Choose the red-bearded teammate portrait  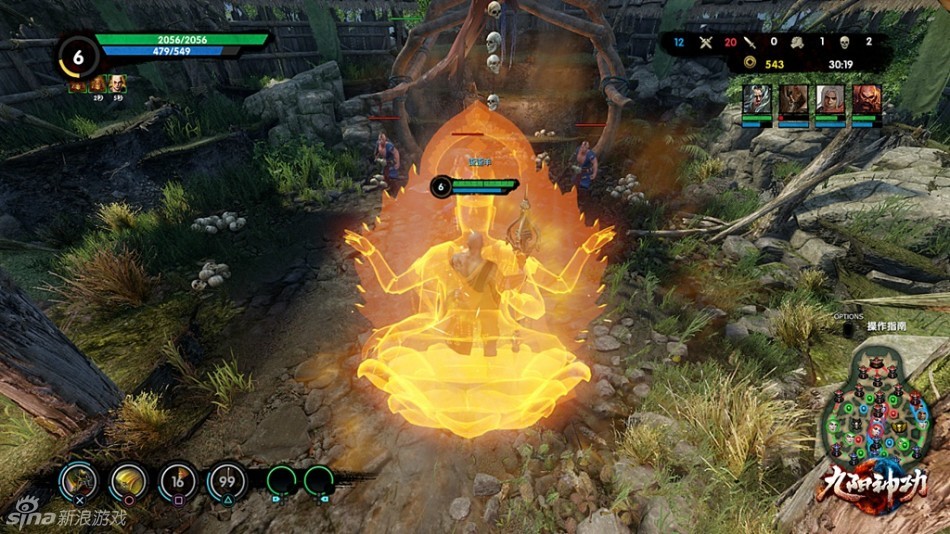click(866, 100)
